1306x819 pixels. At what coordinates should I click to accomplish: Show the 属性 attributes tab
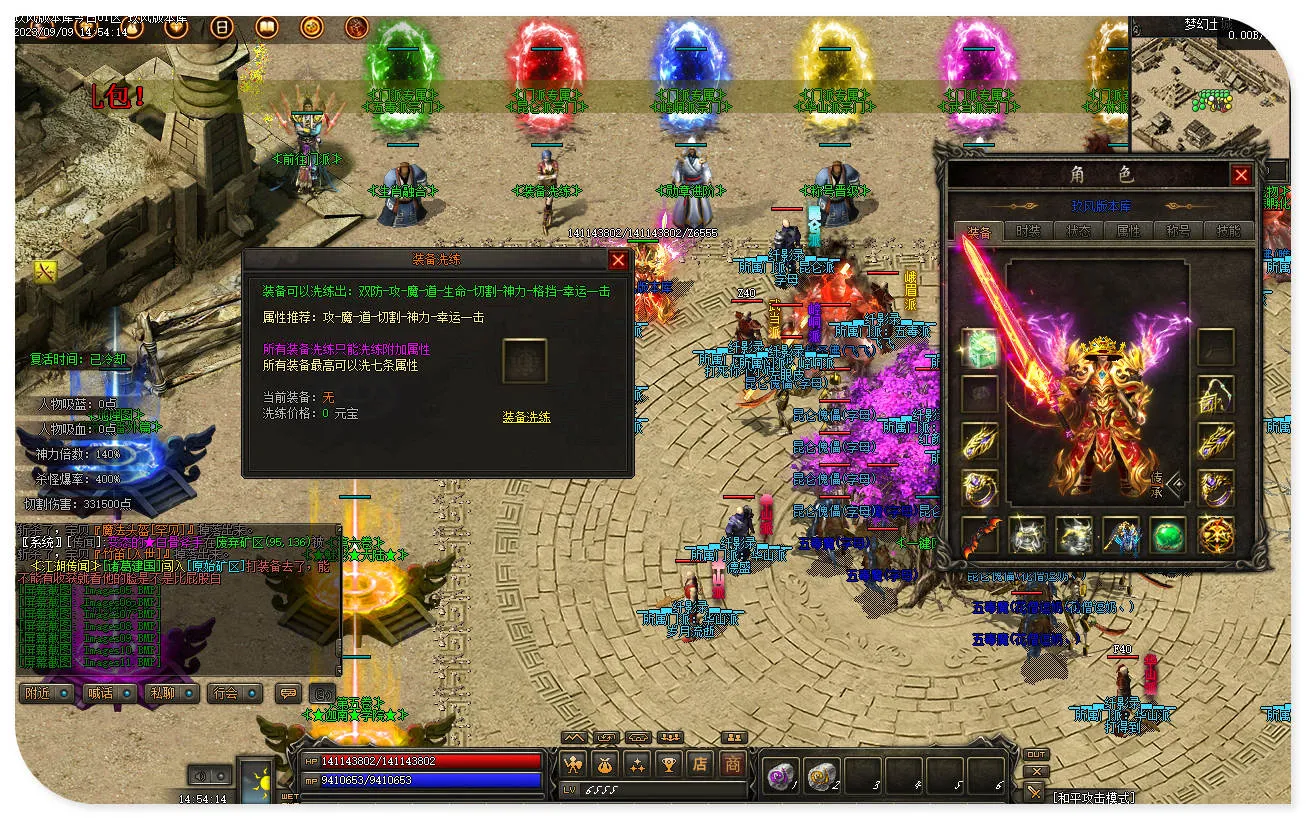click(x=1128, y=231)
